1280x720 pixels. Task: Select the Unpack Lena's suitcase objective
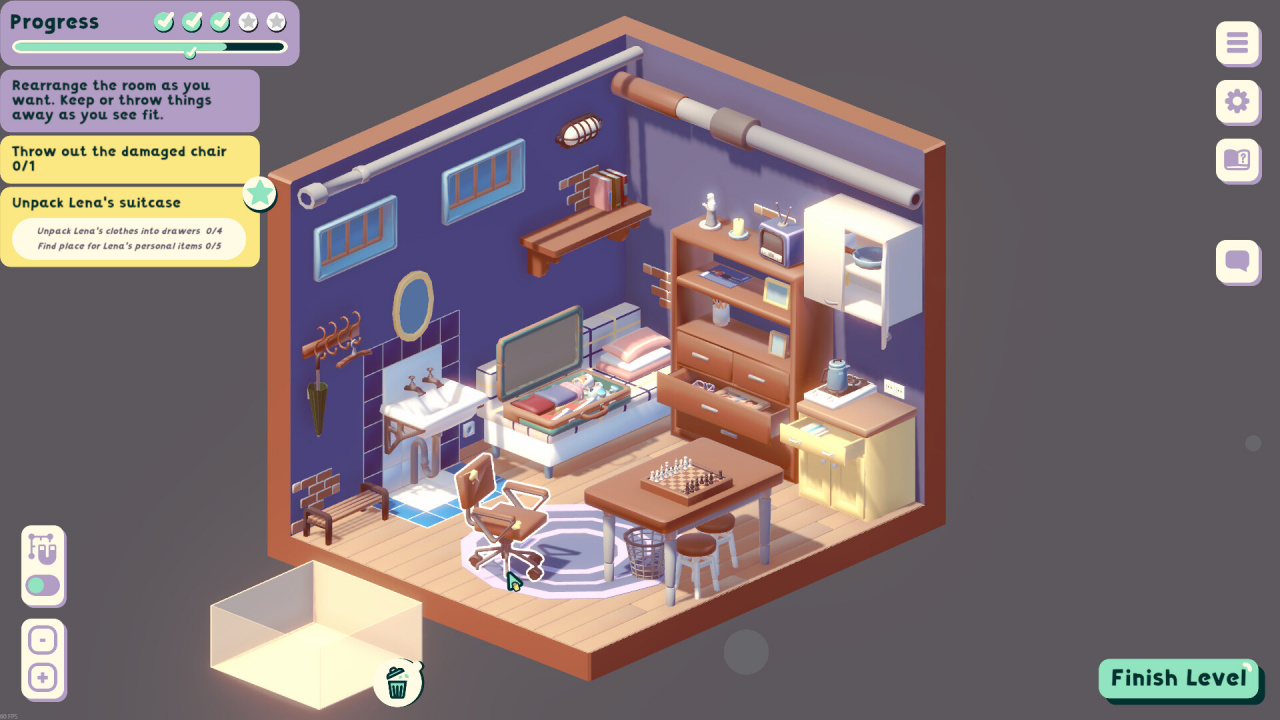pyautogui.click(x=96, y=203)
